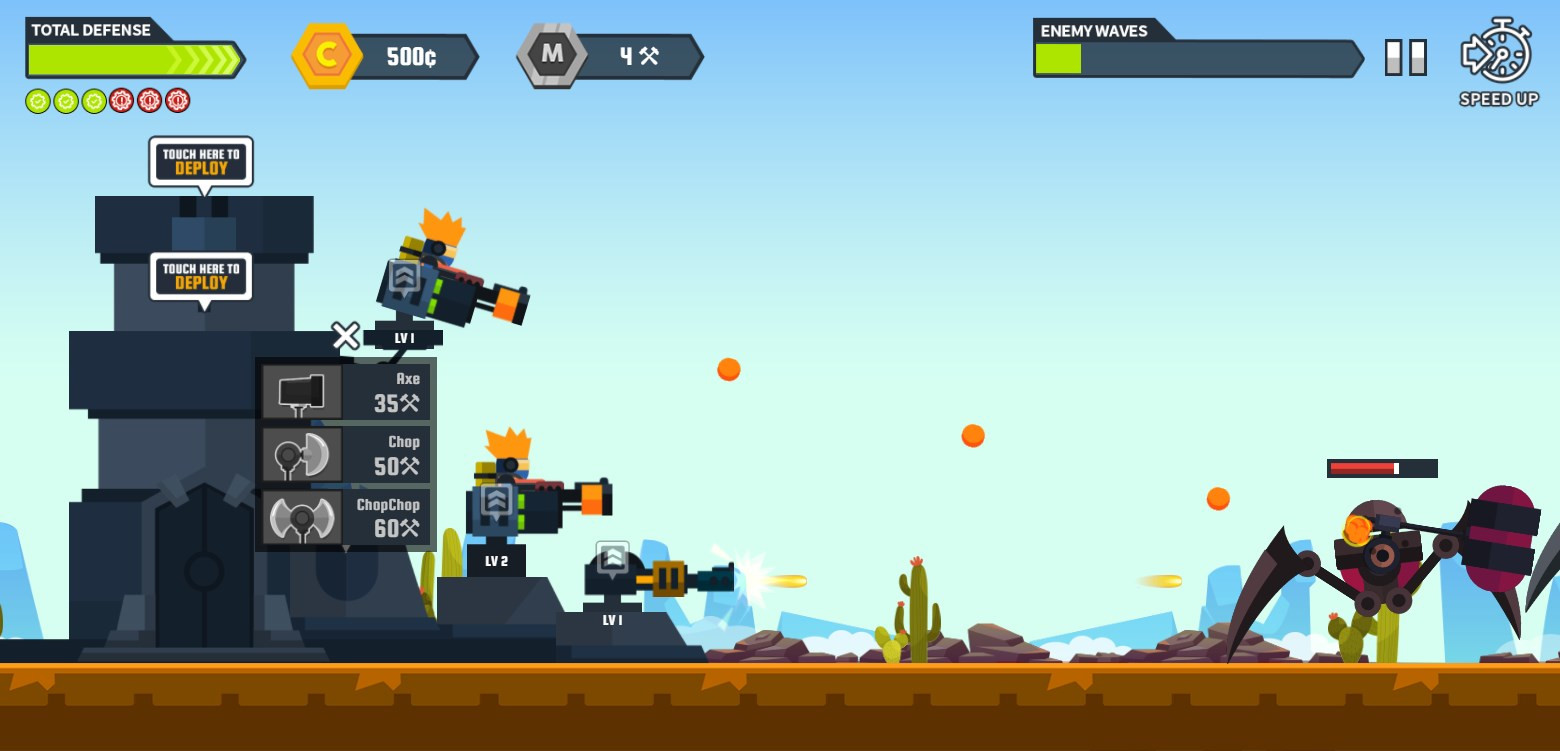Close the weapon upgrade menu

tap(346, 336)
